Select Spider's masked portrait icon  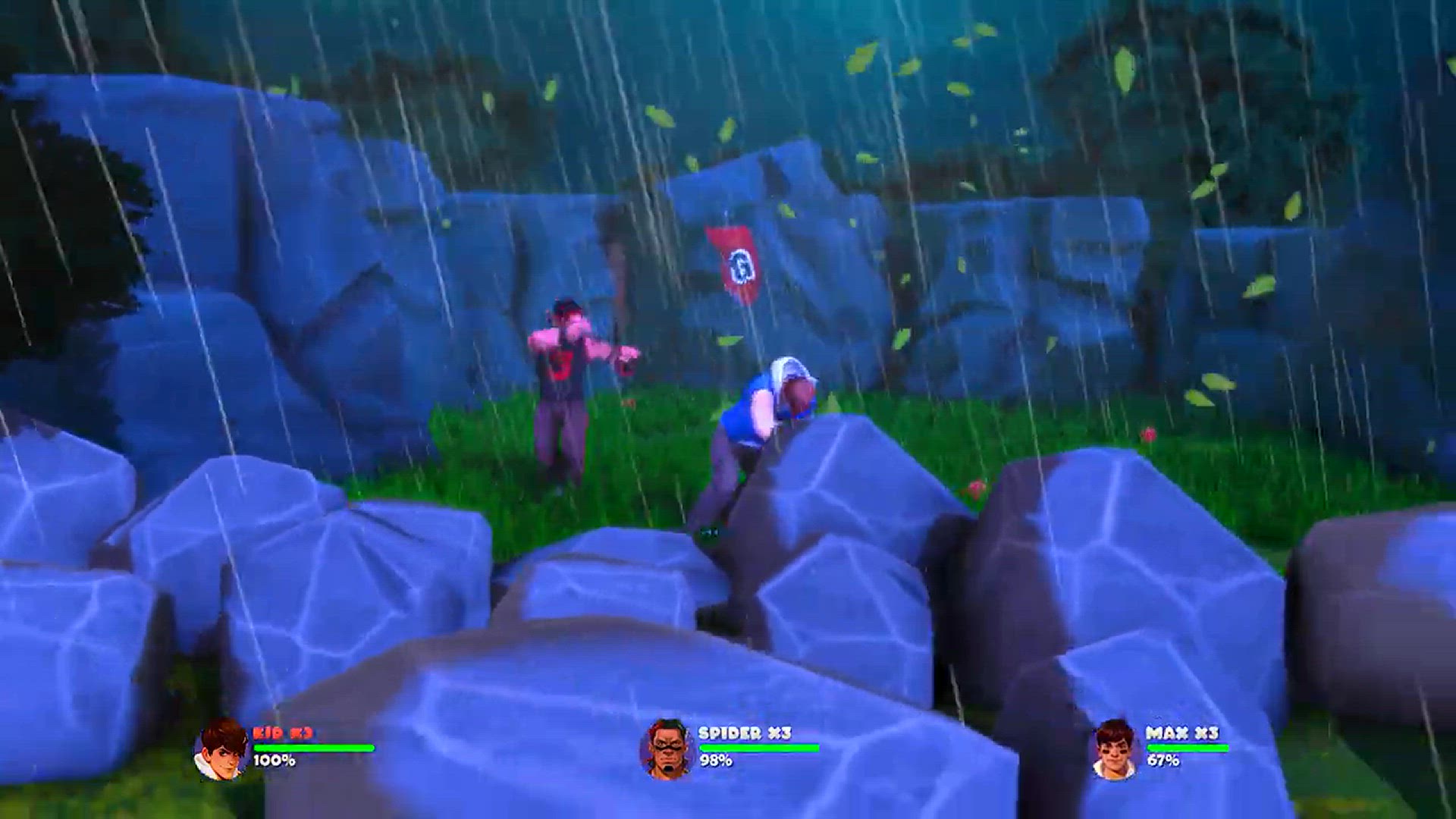click(667, 749)
